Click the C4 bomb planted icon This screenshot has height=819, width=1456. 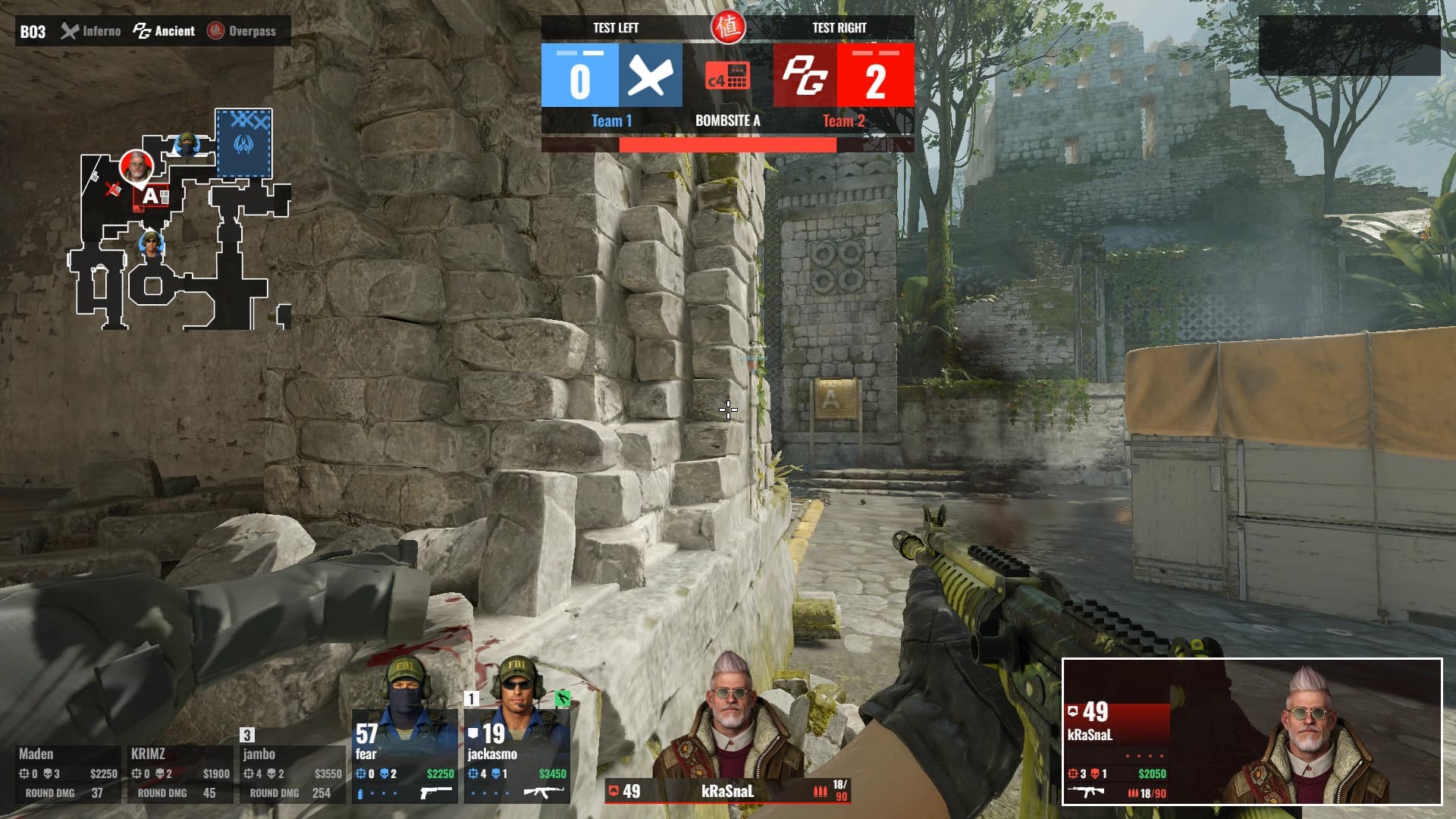pos(727,76)
